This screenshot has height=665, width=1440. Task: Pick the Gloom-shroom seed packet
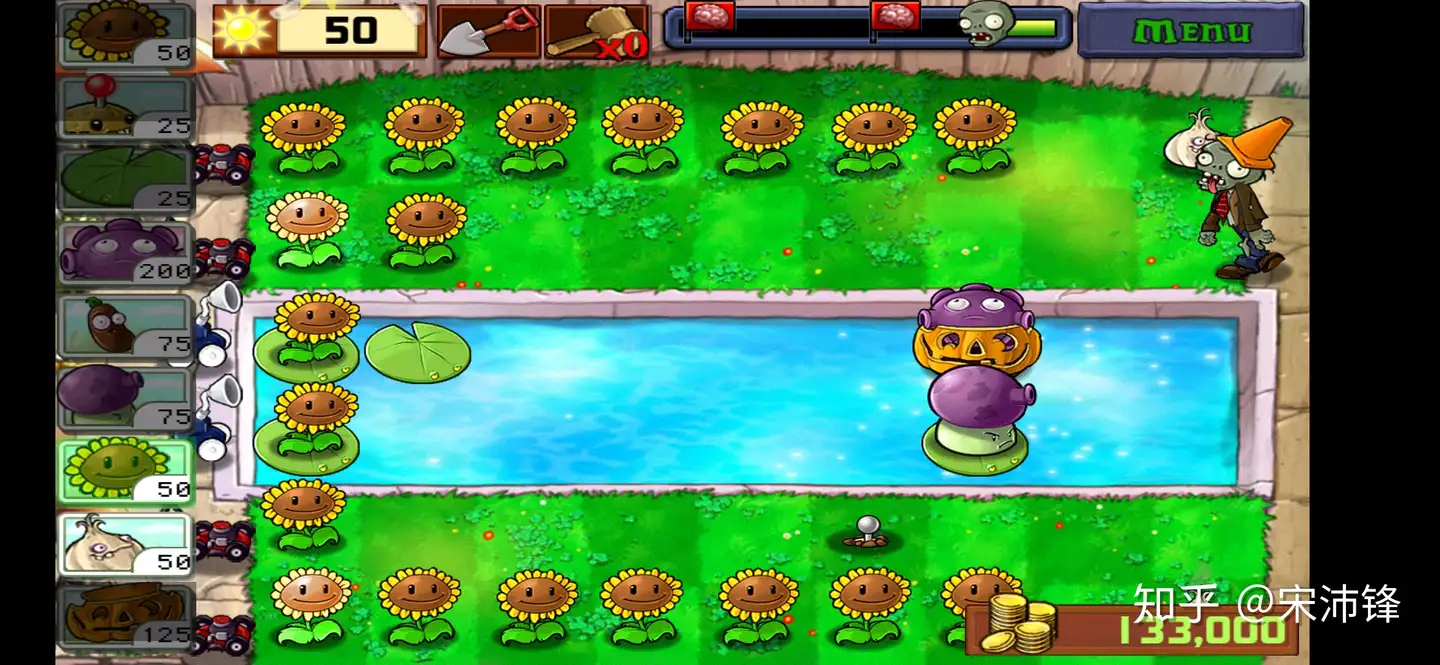click(126, 251)
